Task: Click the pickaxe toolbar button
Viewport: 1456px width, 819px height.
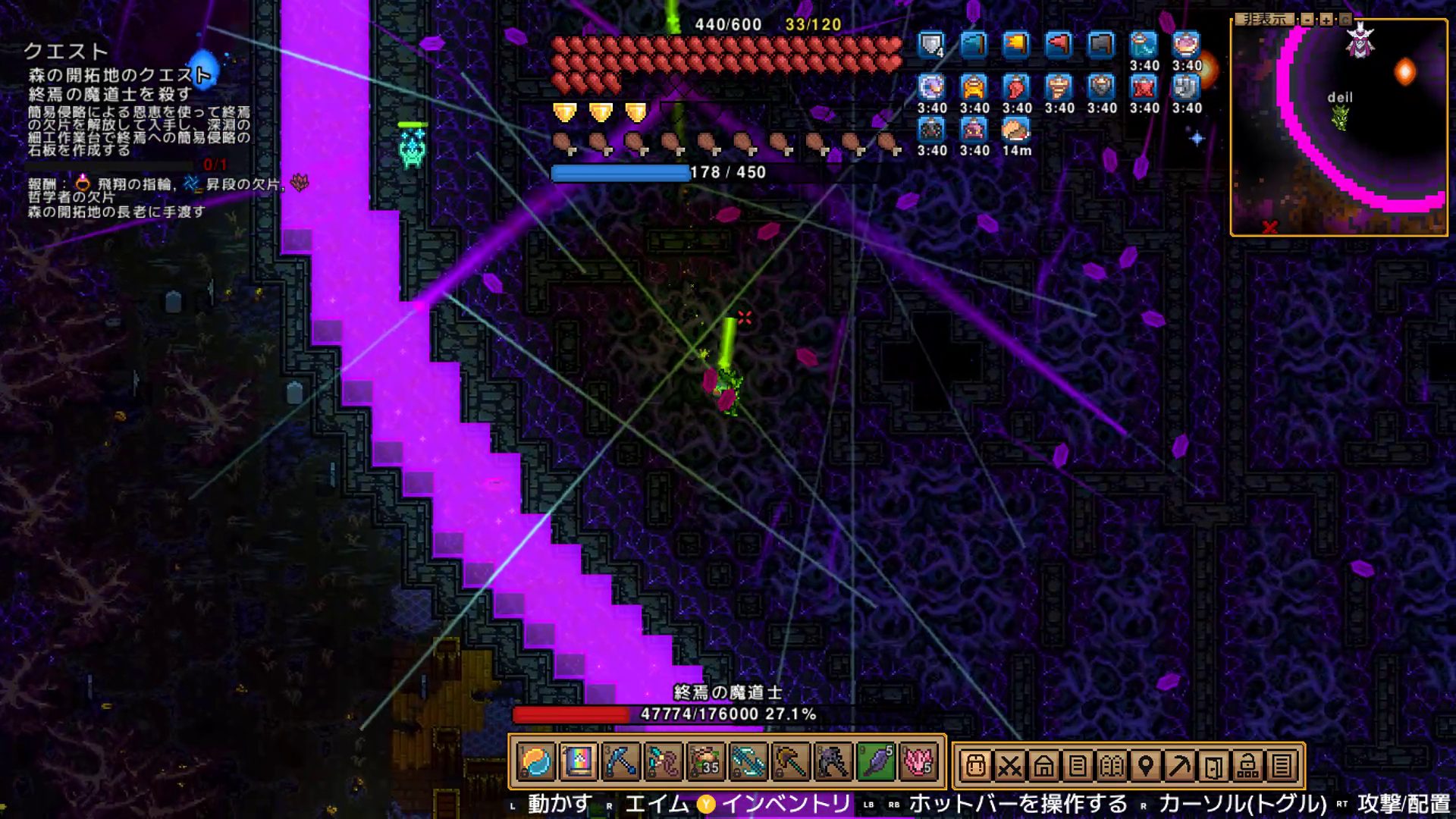Action: (x=1180, y=766)
